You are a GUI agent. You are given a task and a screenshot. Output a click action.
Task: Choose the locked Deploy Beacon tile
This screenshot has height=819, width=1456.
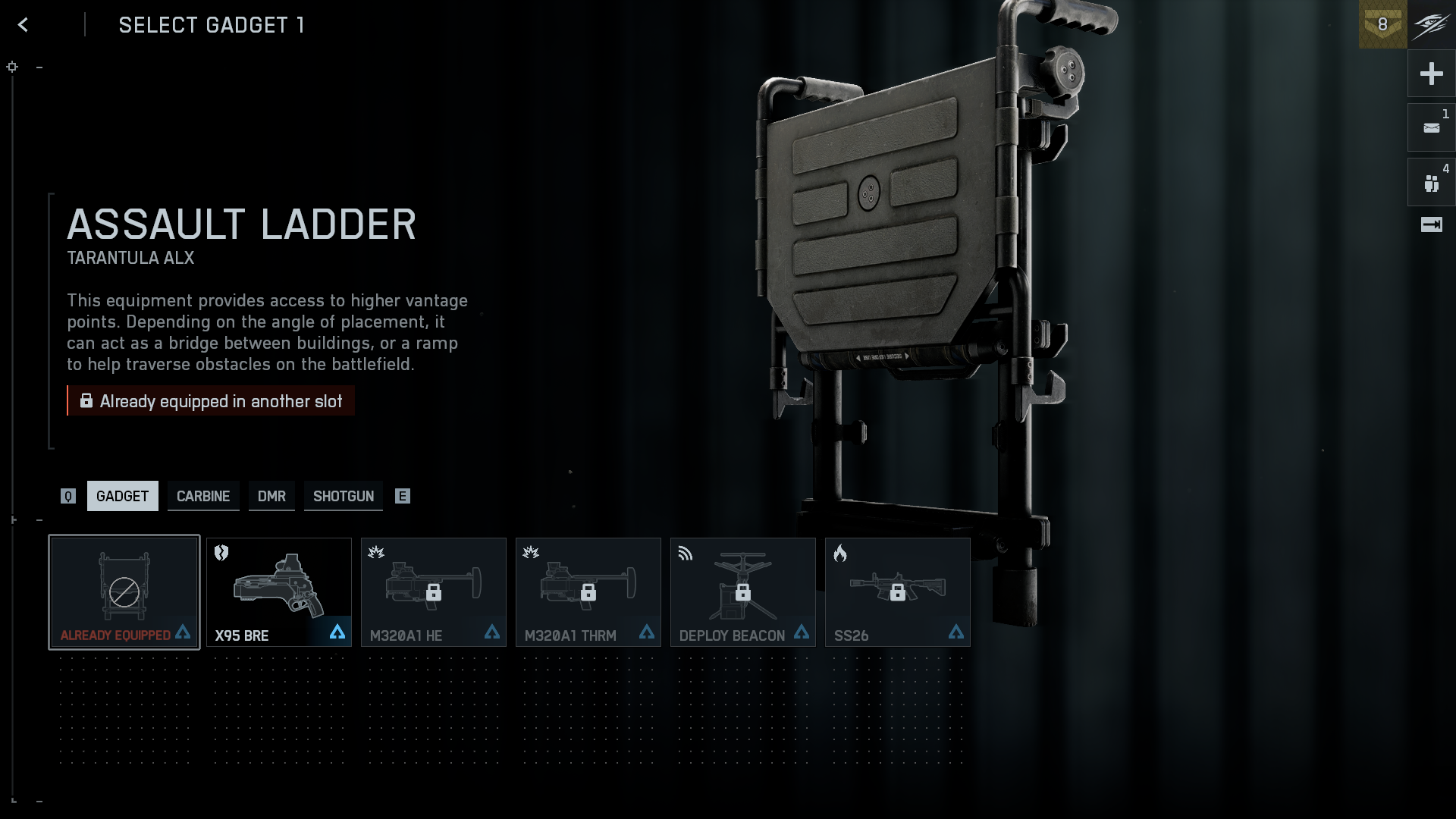pos(743,592)
